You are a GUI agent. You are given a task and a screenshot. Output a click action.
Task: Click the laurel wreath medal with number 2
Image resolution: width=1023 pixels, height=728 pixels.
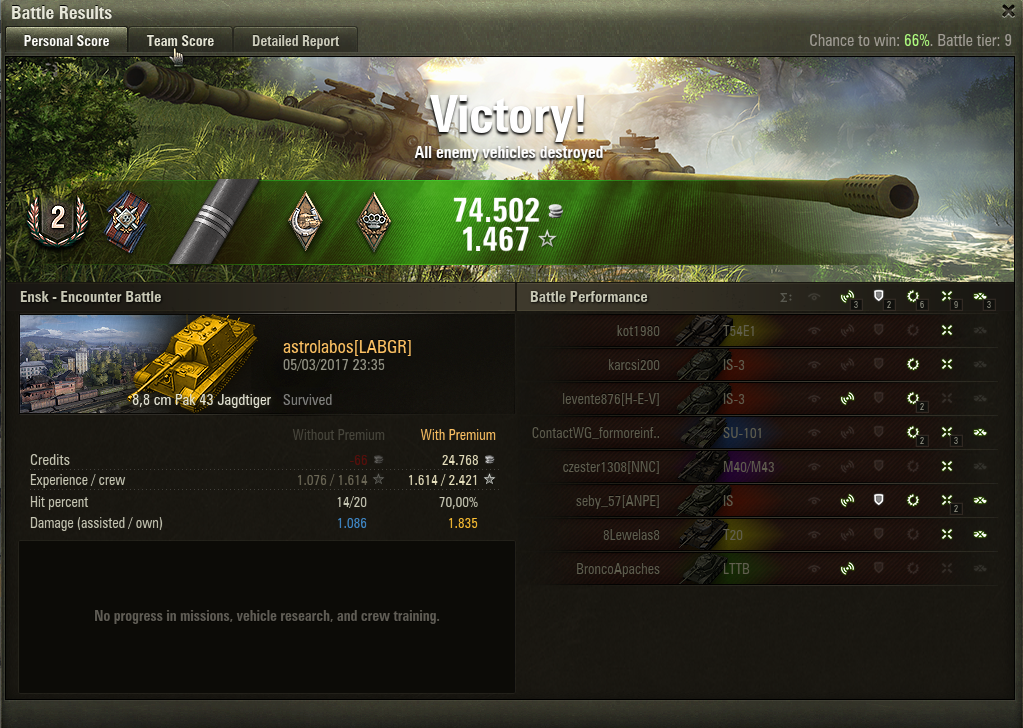point(58,219)
